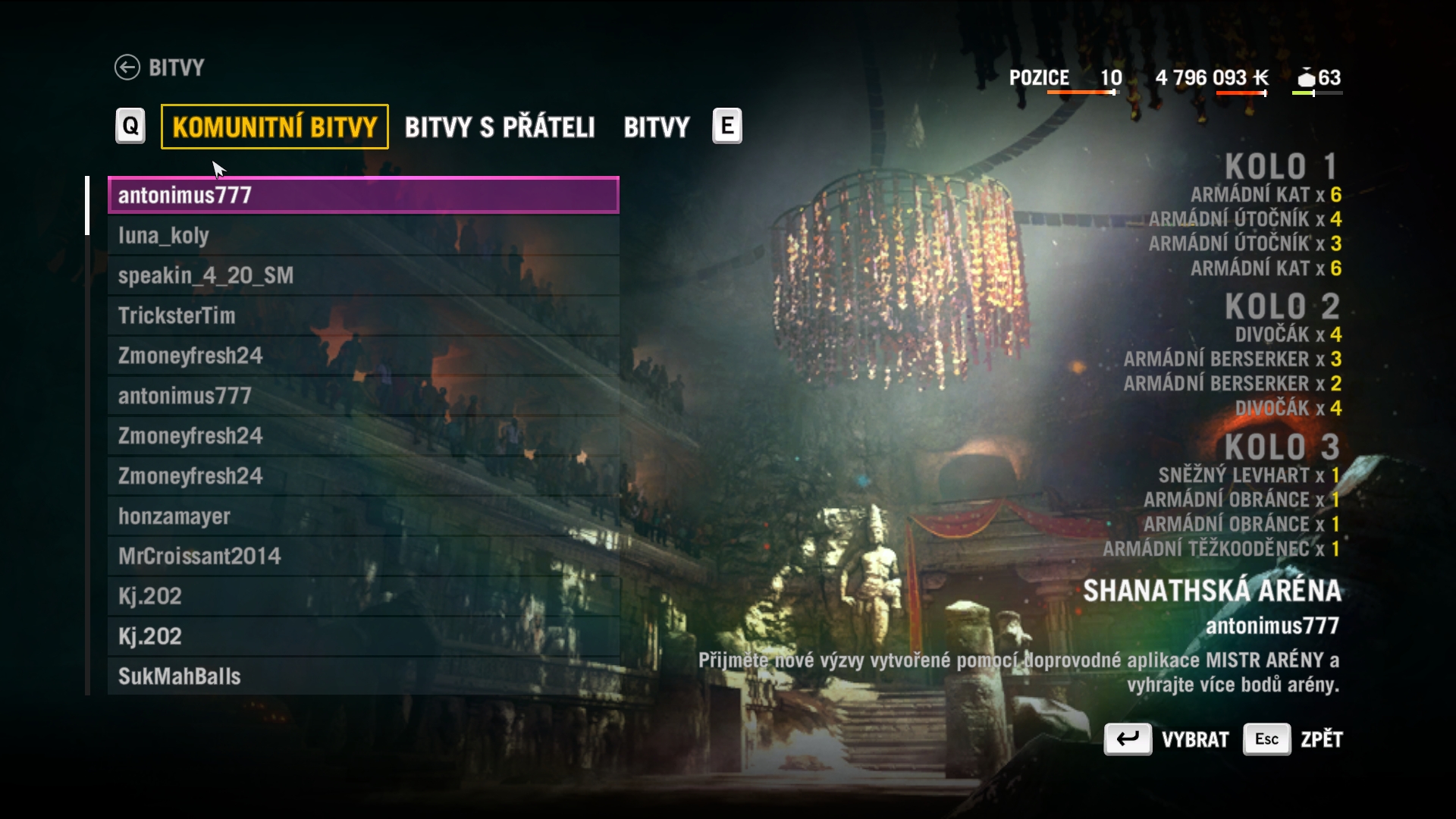The width and height of the screenshot is (1456, 819).
Task: Choose the highlighted antonimus777 battle
Action: (363, 195)
